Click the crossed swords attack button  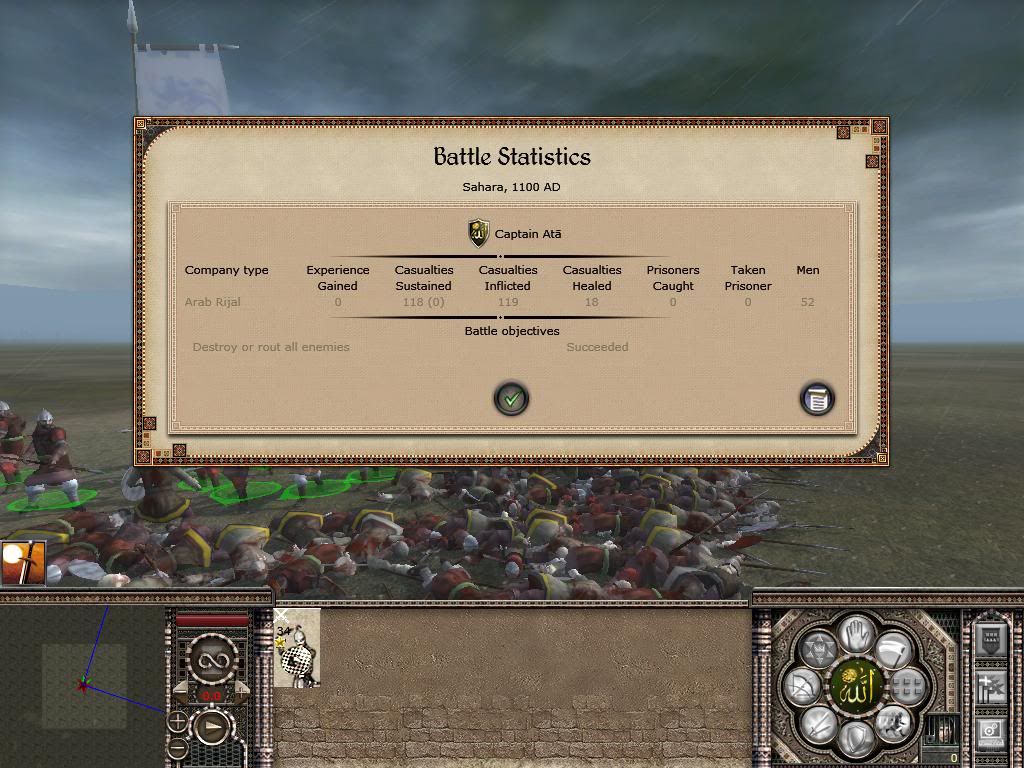[x=816, y=724]
